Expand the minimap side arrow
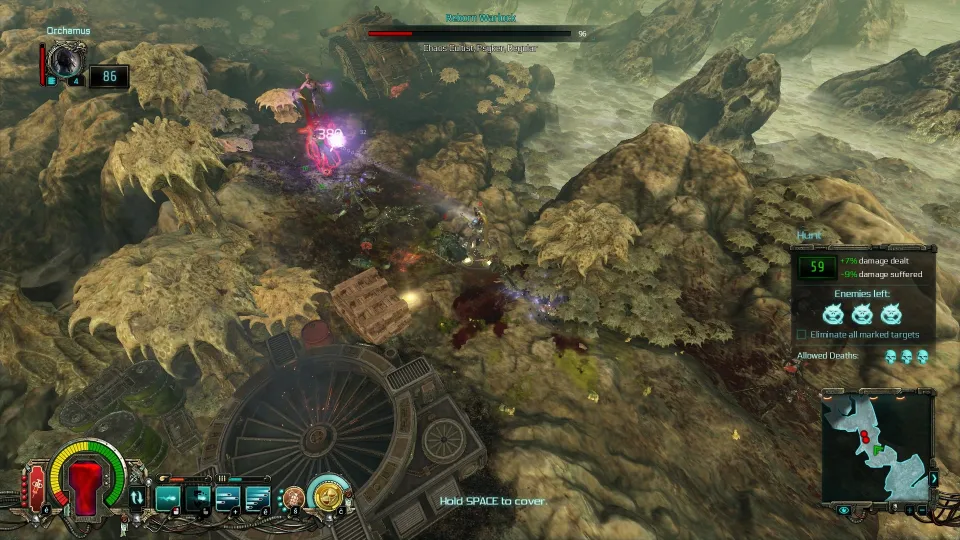The image size is (960, 540). (x=934, y=479)
